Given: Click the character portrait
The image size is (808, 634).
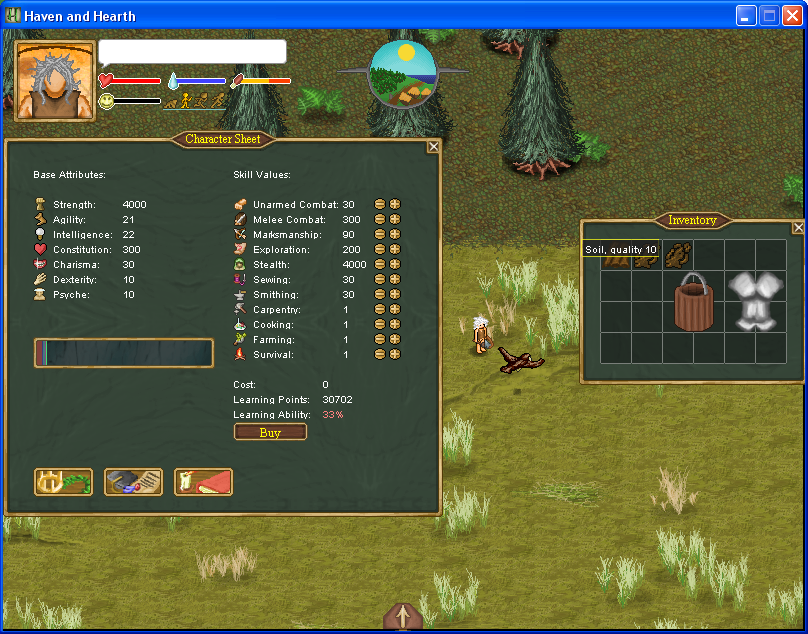Looking at the screenshot, I should 55,81.
